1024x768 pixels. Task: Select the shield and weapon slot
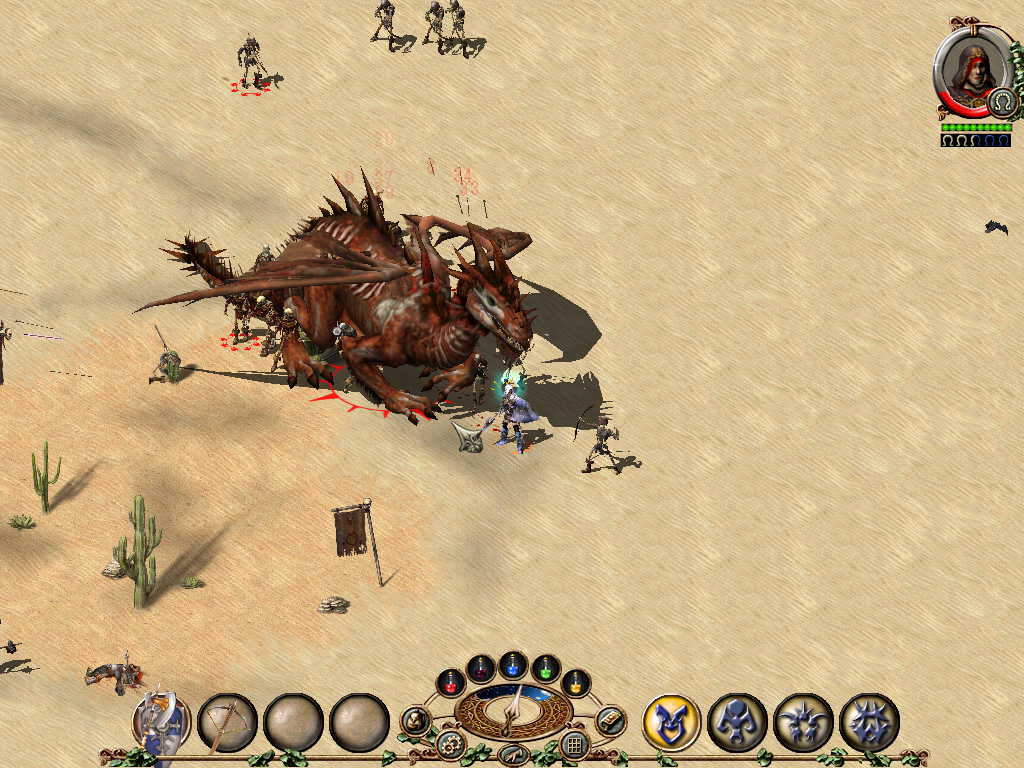click(x=161, y=722)
